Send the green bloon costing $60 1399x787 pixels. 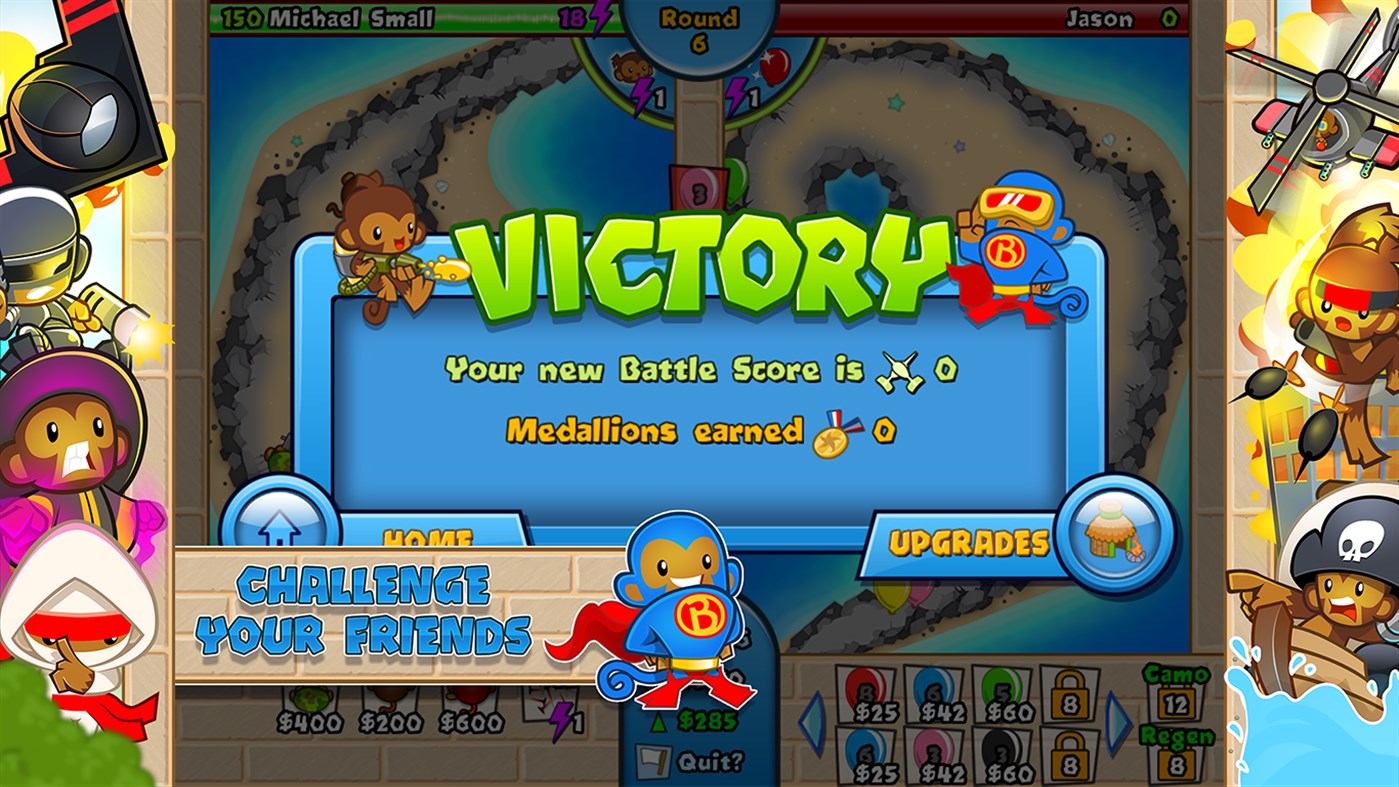point(1002,690)
